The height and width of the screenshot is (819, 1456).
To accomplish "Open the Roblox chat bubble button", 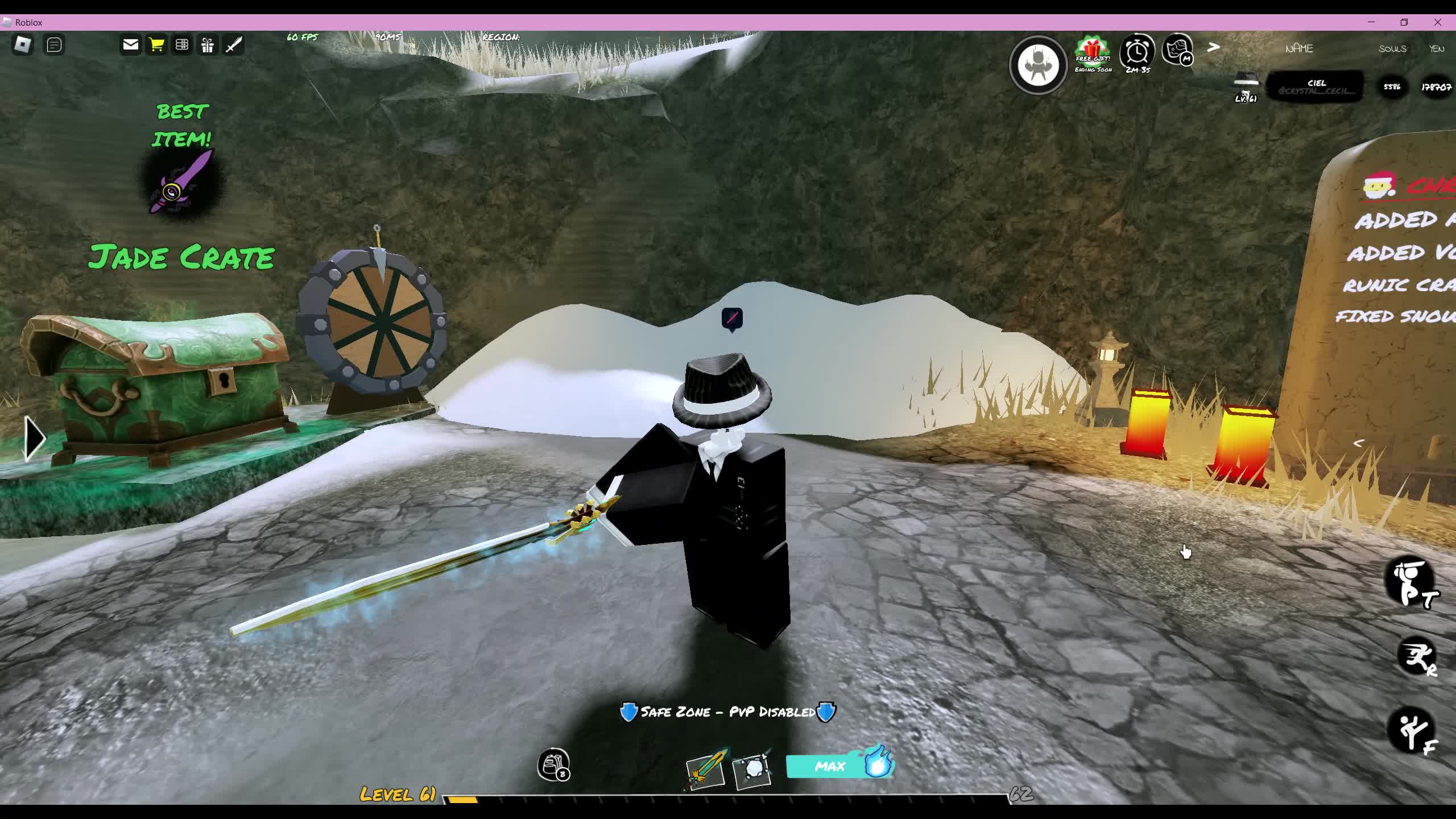I will coord(54,44).
